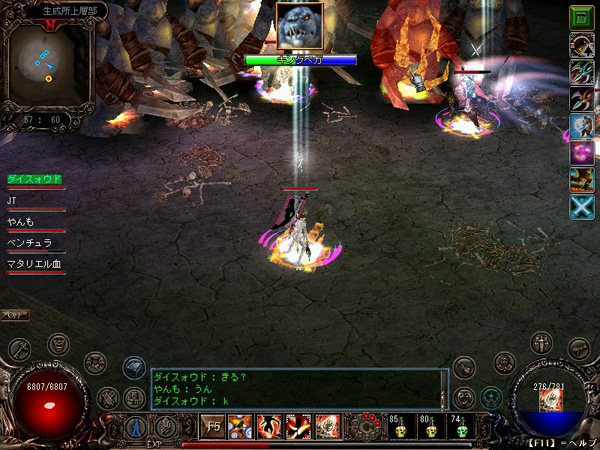This screenshot has height=450, width=600.
Task: Use the green skull potion with 74 count
Action: click(x=461, y=428)
